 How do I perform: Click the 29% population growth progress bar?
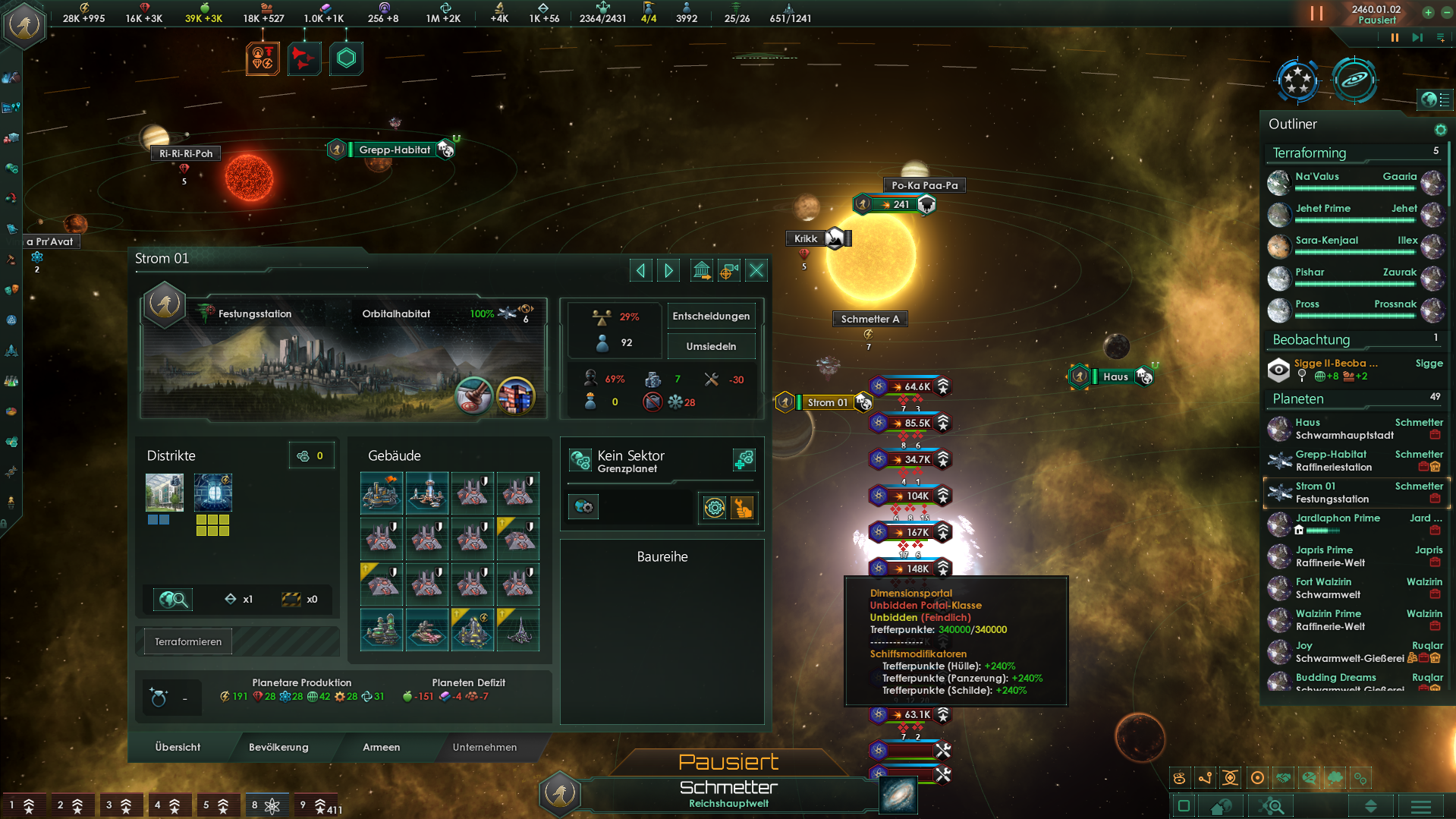coord(616,317)
